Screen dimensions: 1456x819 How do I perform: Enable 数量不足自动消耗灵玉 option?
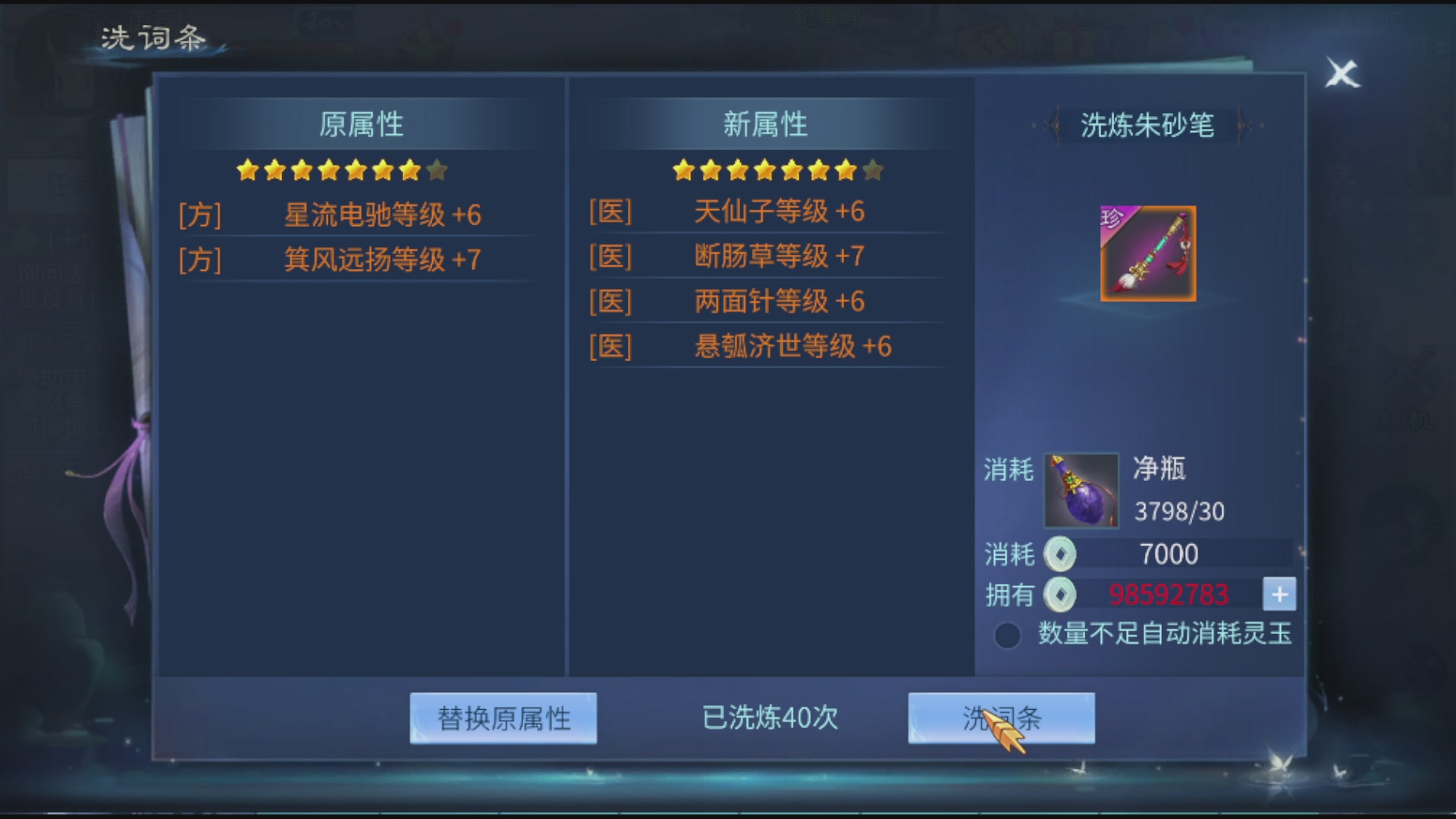pyautogui.click(x=1007, y=635)
